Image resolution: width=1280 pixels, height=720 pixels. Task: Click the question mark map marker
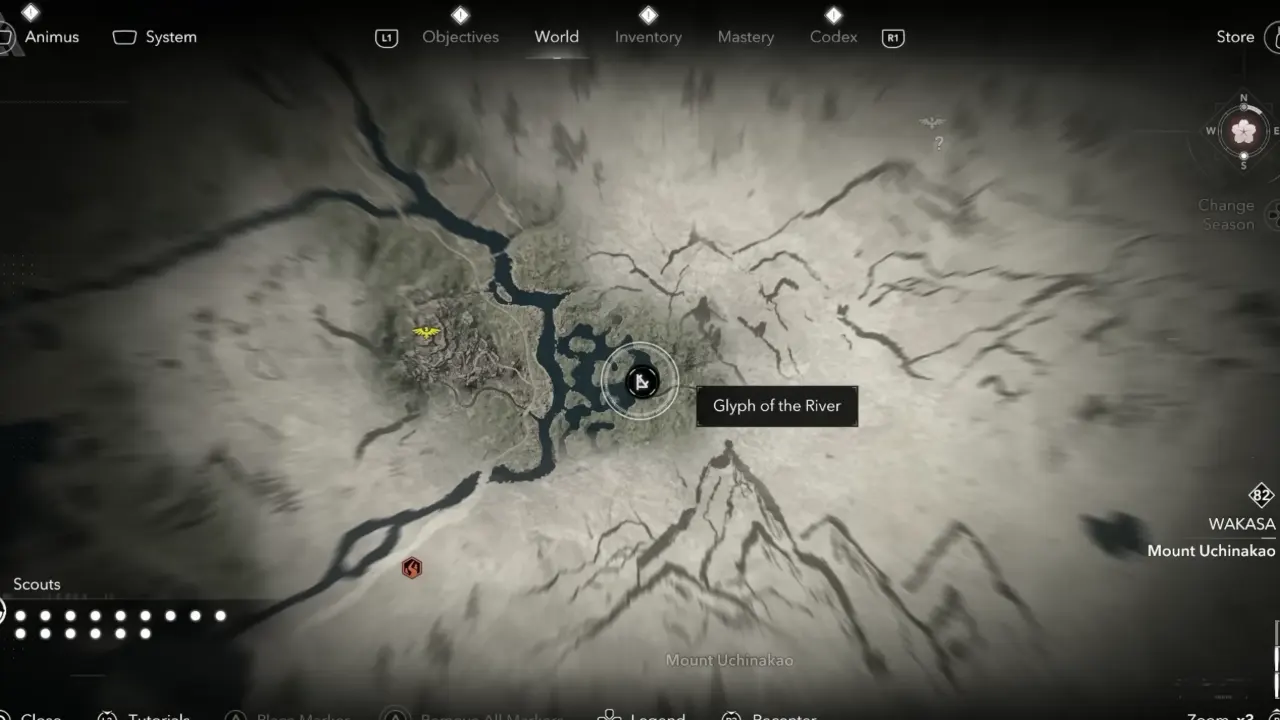coord(938,143)
